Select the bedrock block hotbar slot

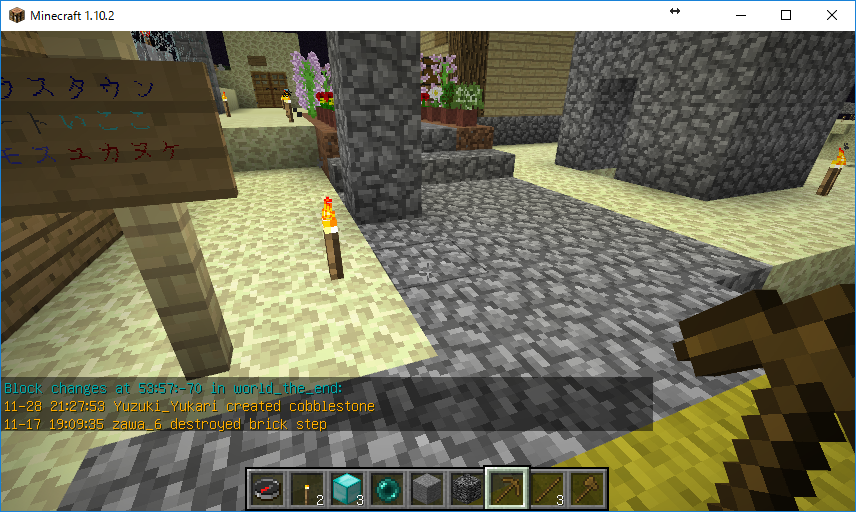pos(466,489)
